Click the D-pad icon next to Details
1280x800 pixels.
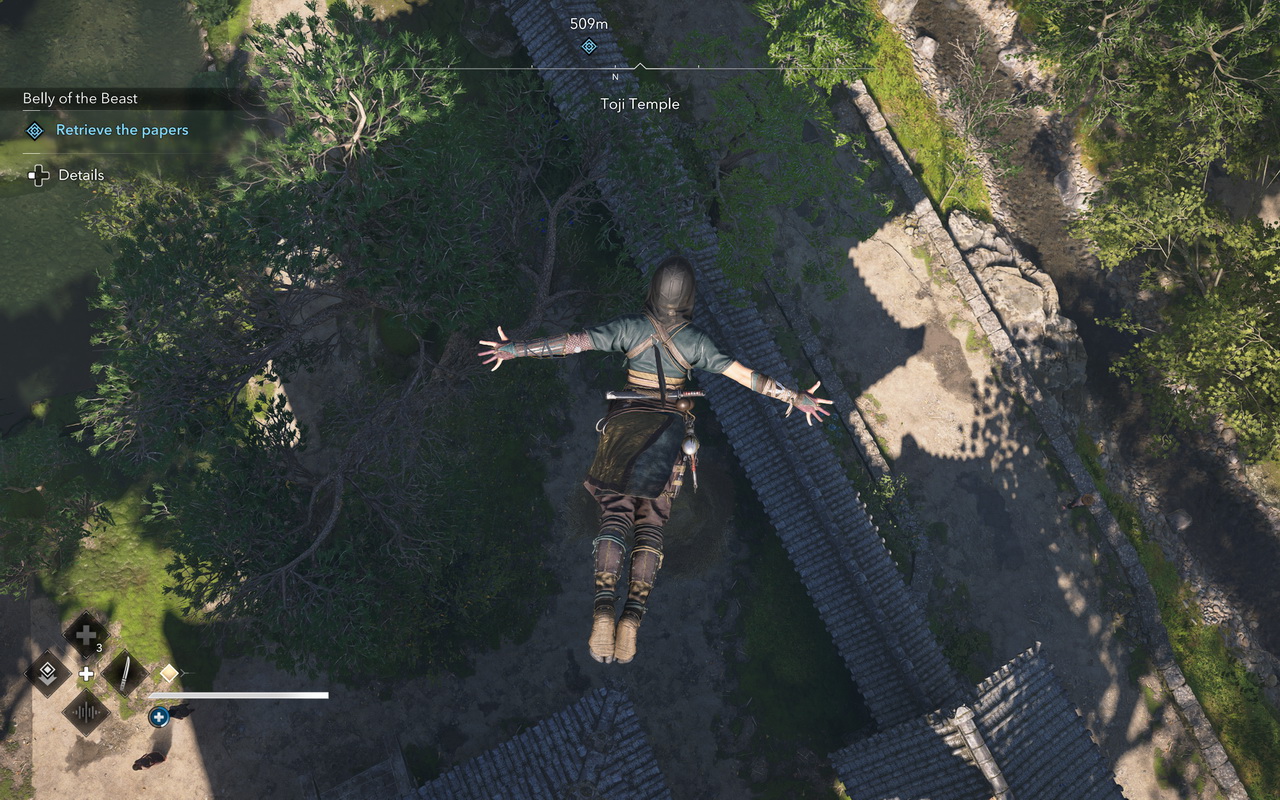[x=38, y=175]
